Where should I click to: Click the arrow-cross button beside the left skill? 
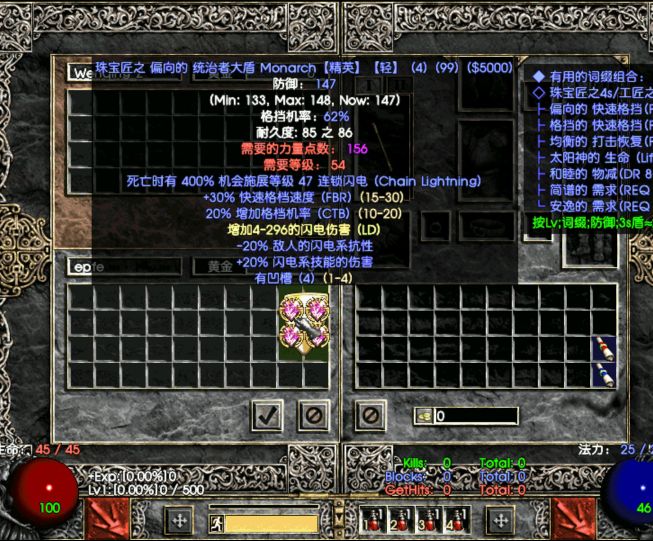[178, 521]
